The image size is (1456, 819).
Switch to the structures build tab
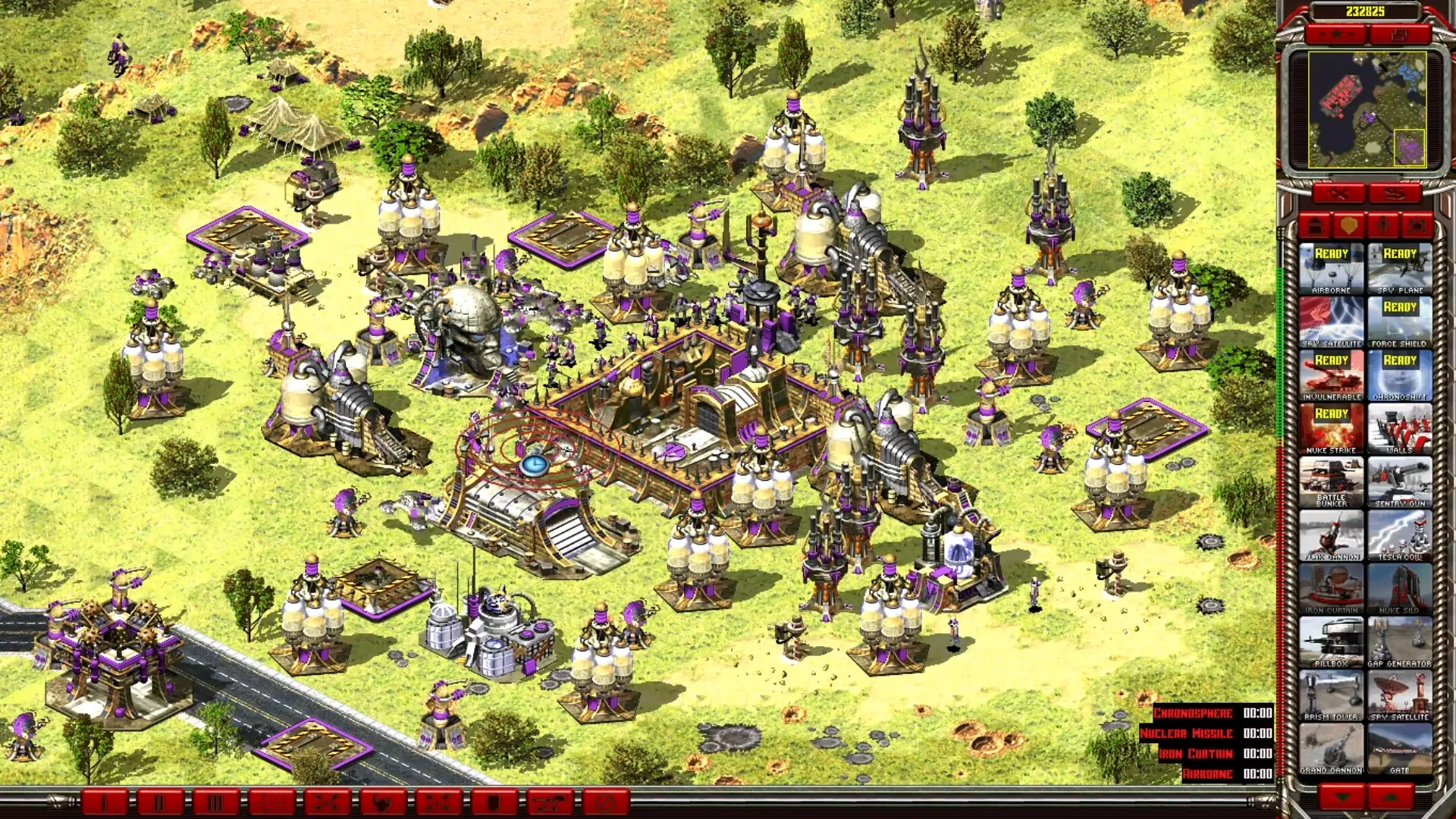[1316, 226]
